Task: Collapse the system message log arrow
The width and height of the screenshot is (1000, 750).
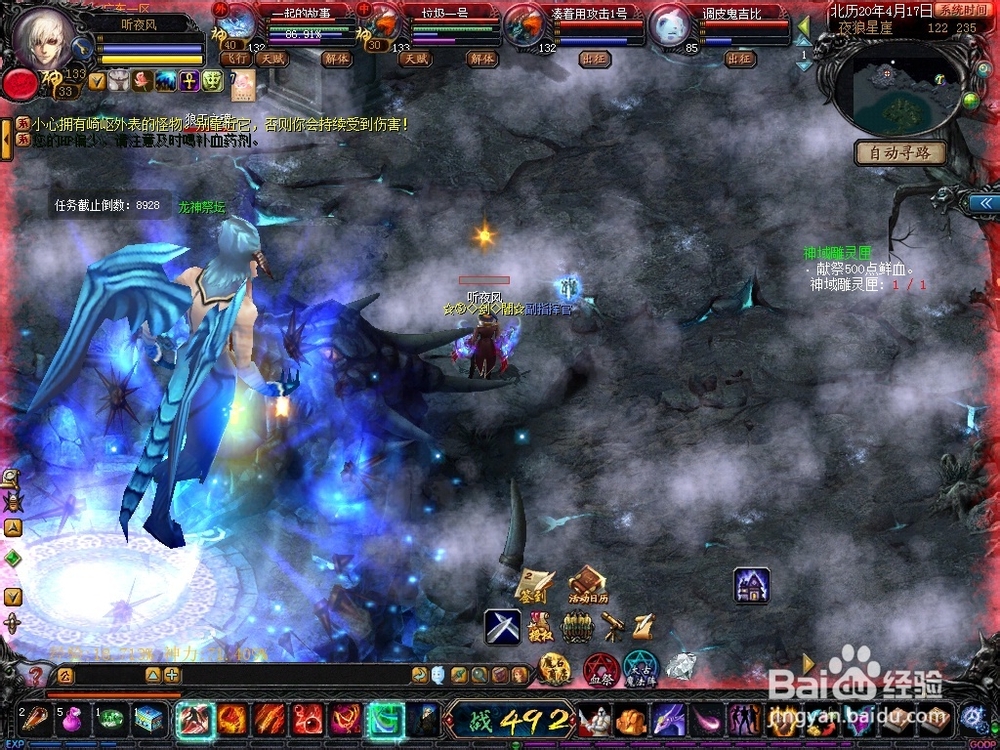Action: [7, 140]
